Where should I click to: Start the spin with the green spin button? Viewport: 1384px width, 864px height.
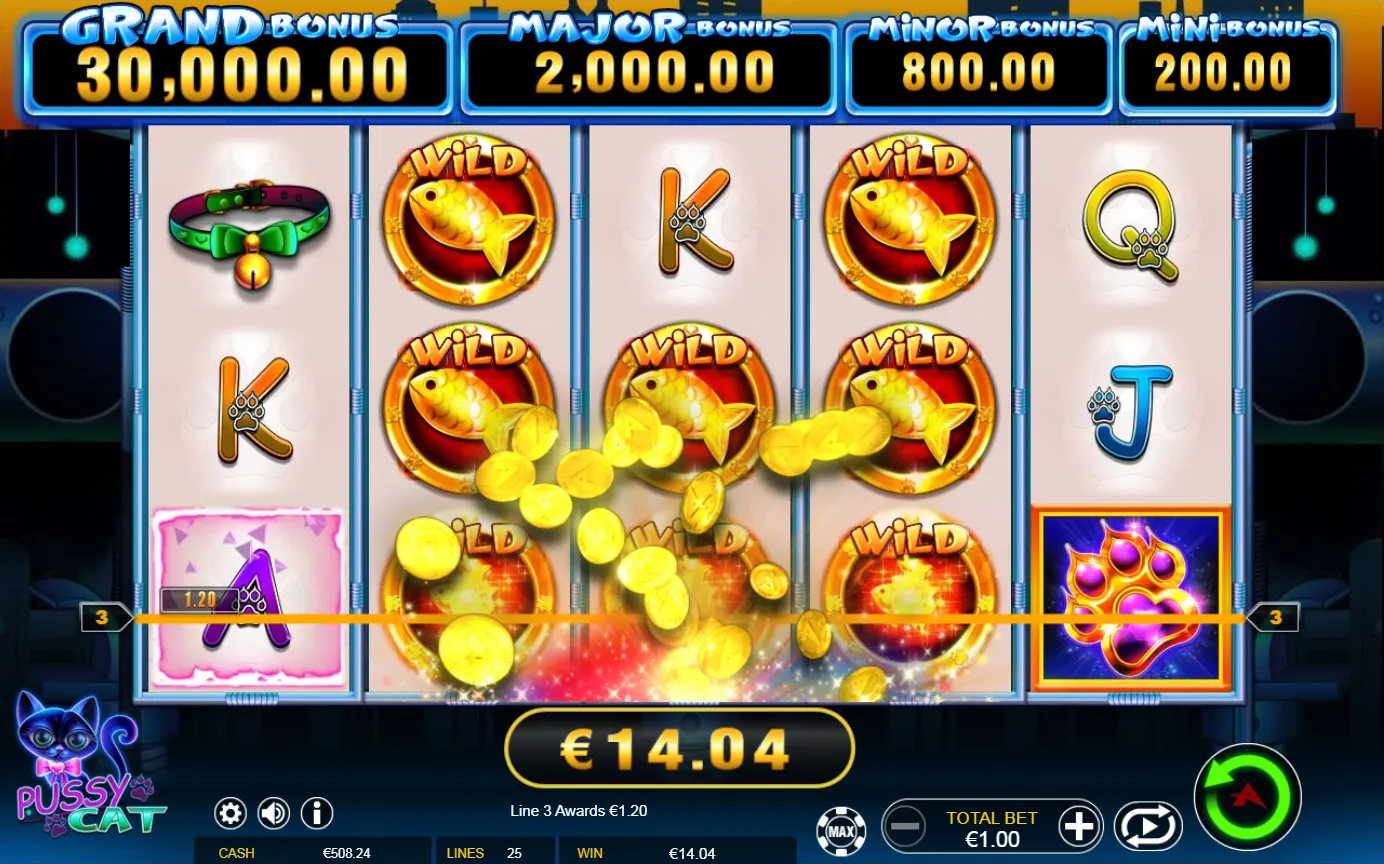click(x=1246, y=795)
